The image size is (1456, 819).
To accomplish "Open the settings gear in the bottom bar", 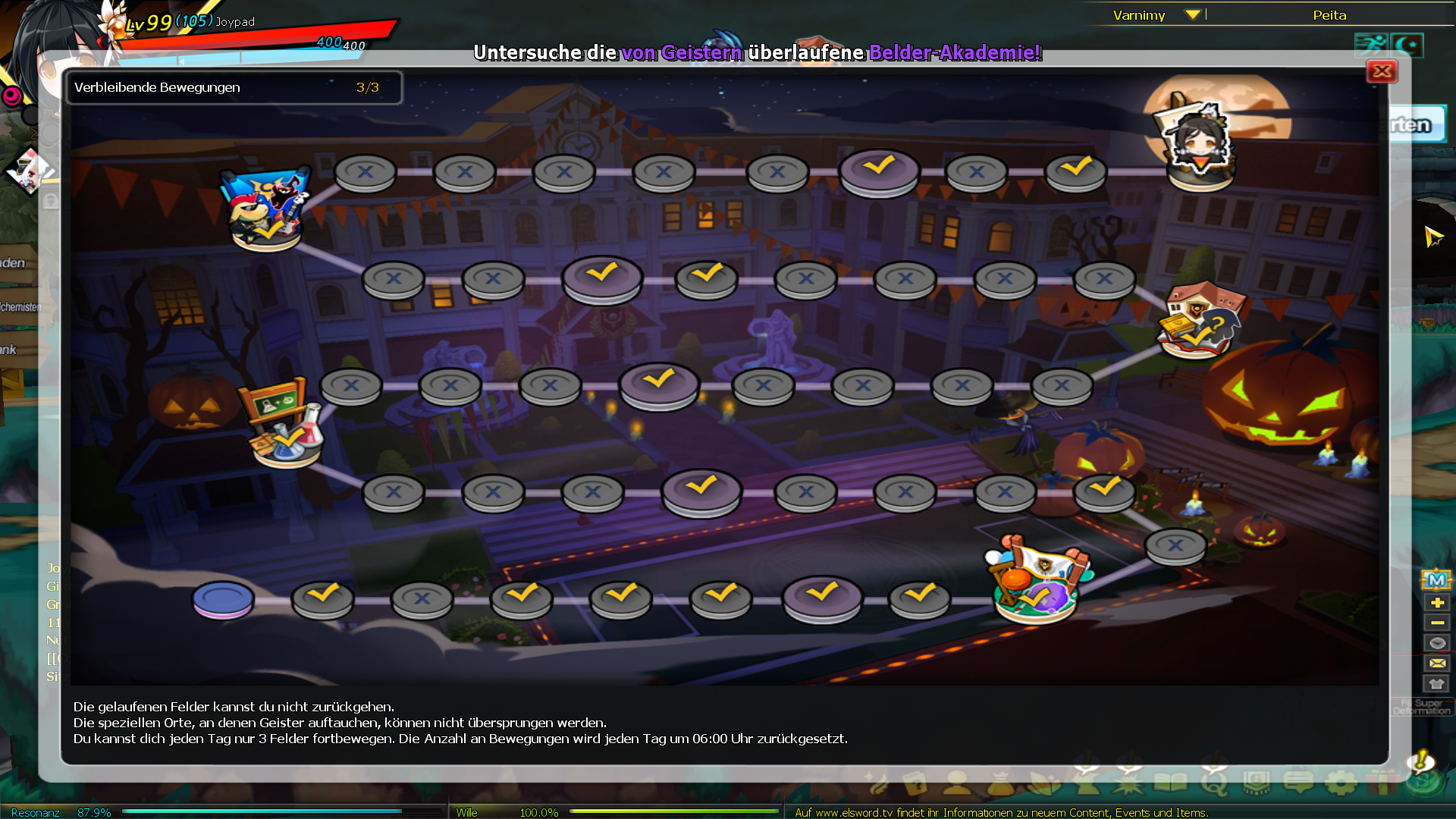I will click(1341, 781).
